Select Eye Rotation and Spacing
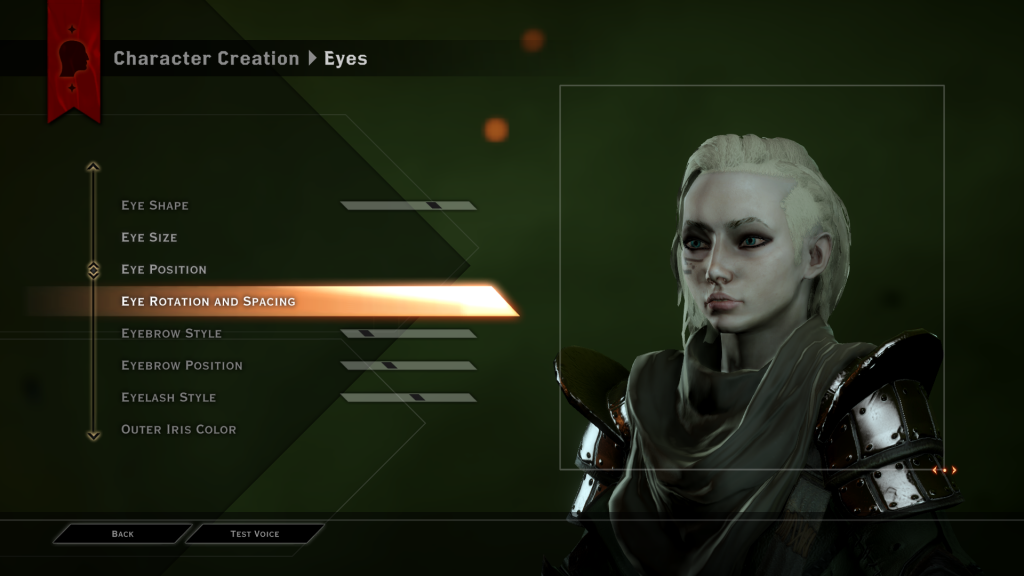Screen dimensions: 1024x576 click(208, 301)
